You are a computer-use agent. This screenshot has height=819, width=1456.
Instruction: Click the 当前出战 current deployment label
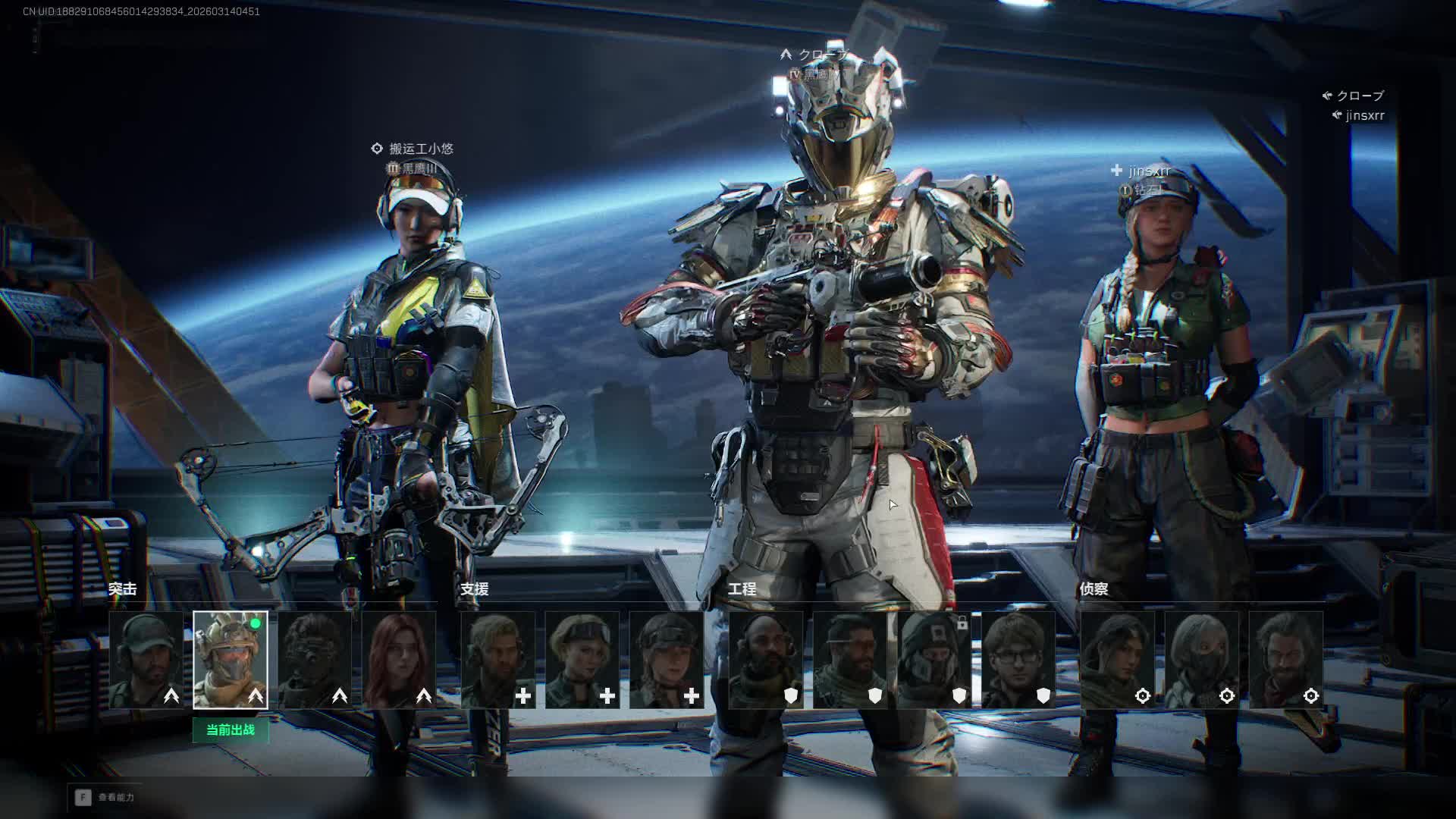coord(231,730)
